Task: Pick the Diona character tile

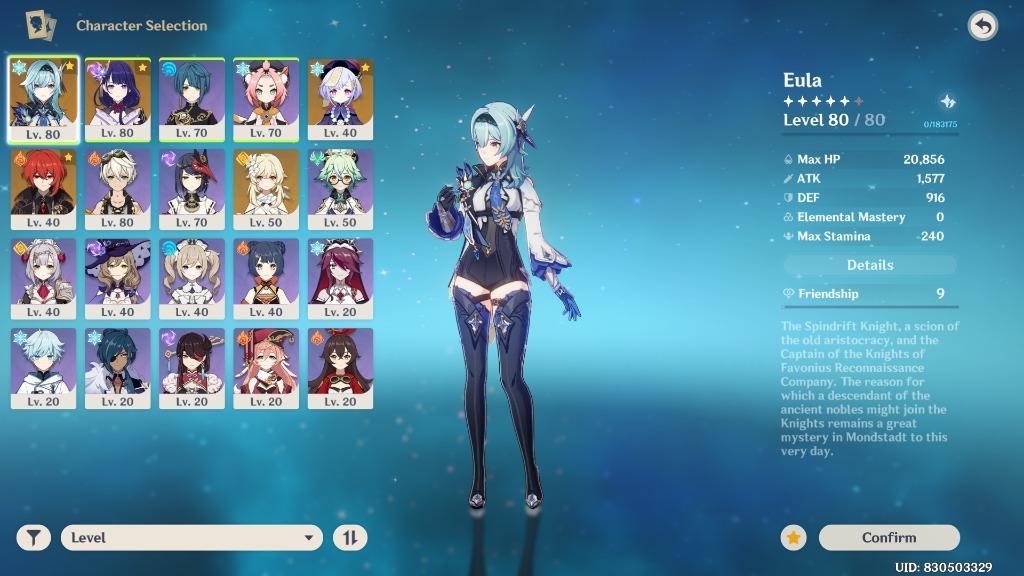Action: tap(266, 98)
